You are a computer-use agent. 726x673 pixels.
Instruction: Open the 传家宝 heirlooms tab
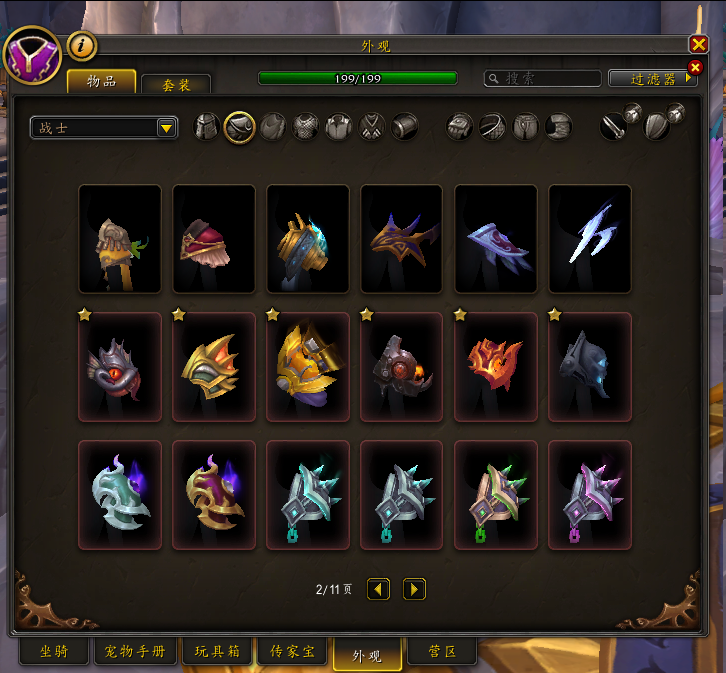(x=292, y=652)
